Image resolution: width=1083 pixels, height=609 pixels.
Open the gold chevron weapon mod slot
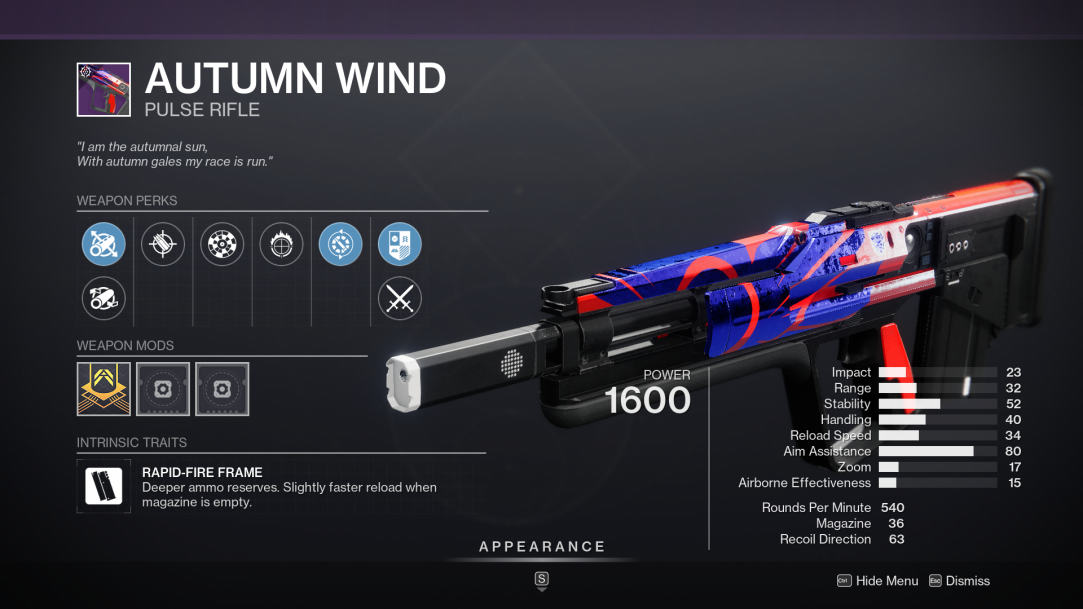click(104, 389)
